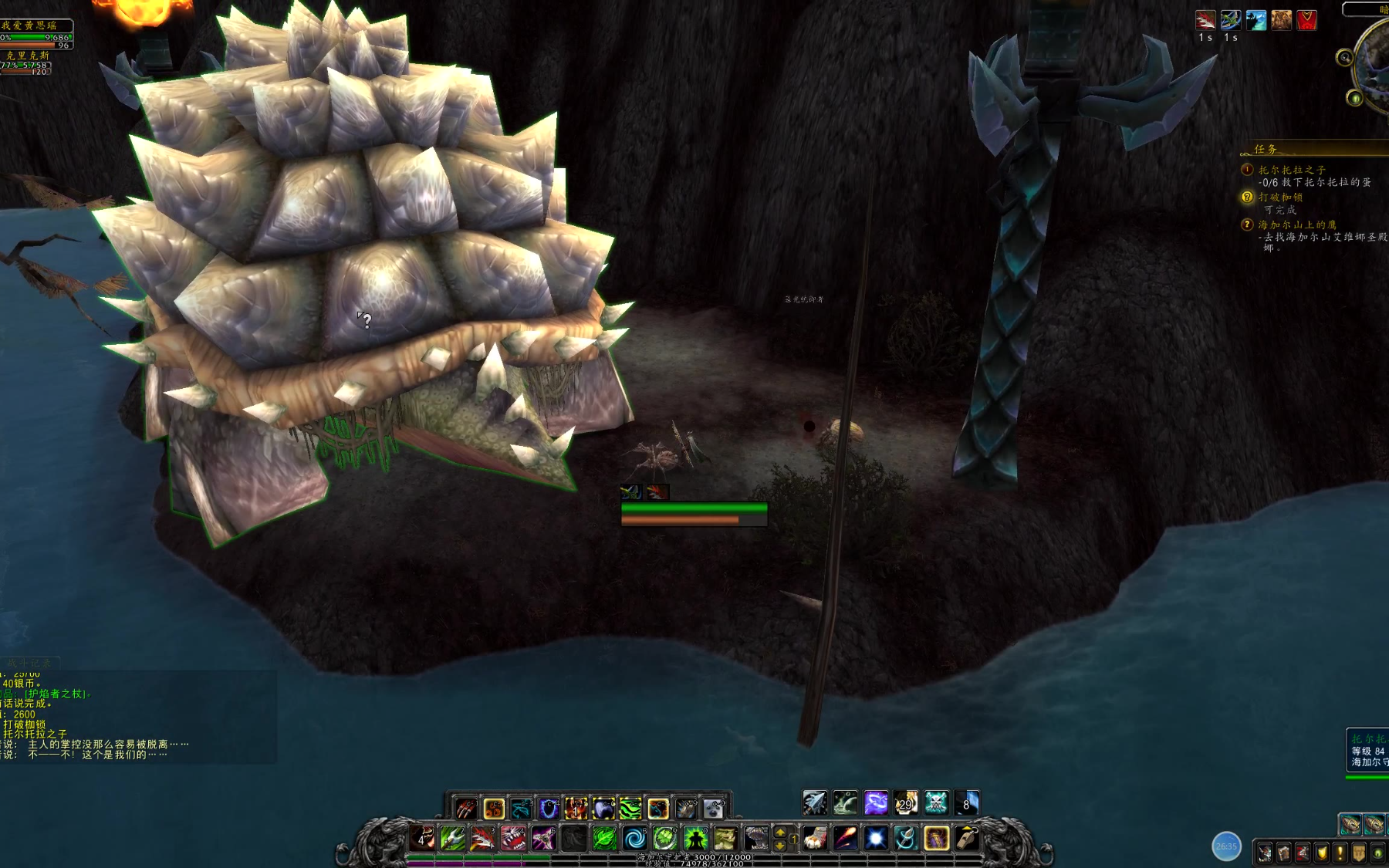Viewport: 1389px width, 868px height.
Task: Activate the green silhouette ability
Action: (695, 838)
